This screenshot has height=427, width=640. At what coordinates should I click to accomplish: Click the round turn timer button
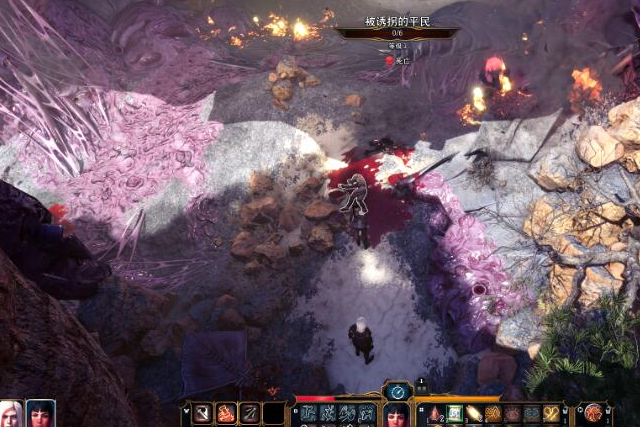tap(397, 392)
